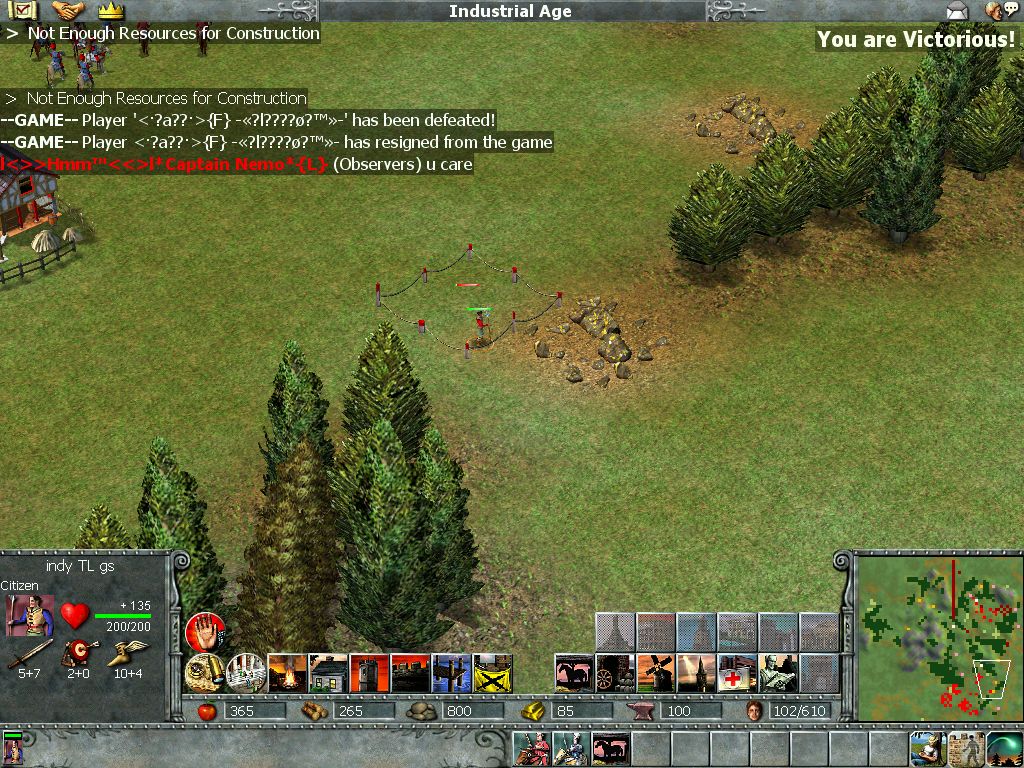The width and height of the screenshot is (1024, 768).
Task: Choose the yellow crossed-flag build icon
Action: tap(492, 673)
